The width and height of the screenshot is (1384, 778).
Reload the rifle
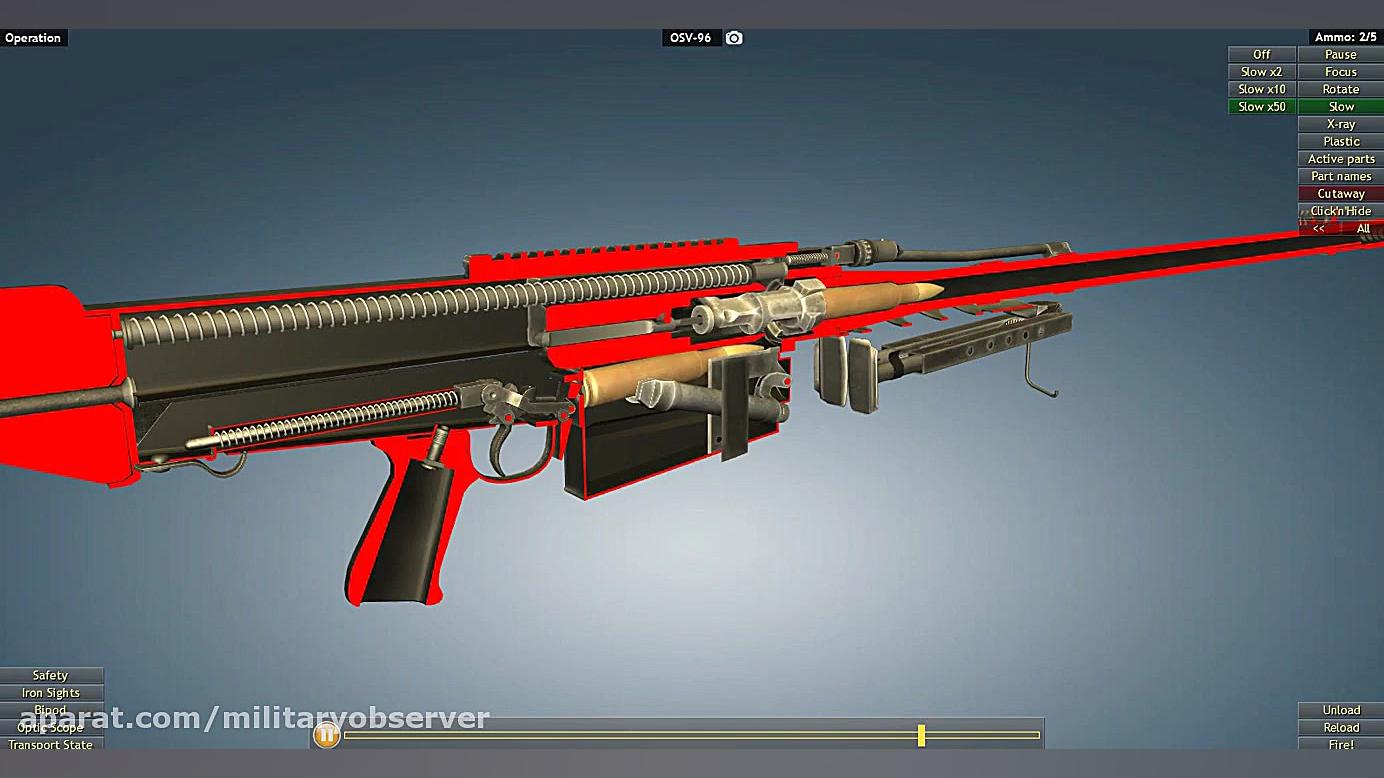pyautogui.click(x=1340, y=728)
